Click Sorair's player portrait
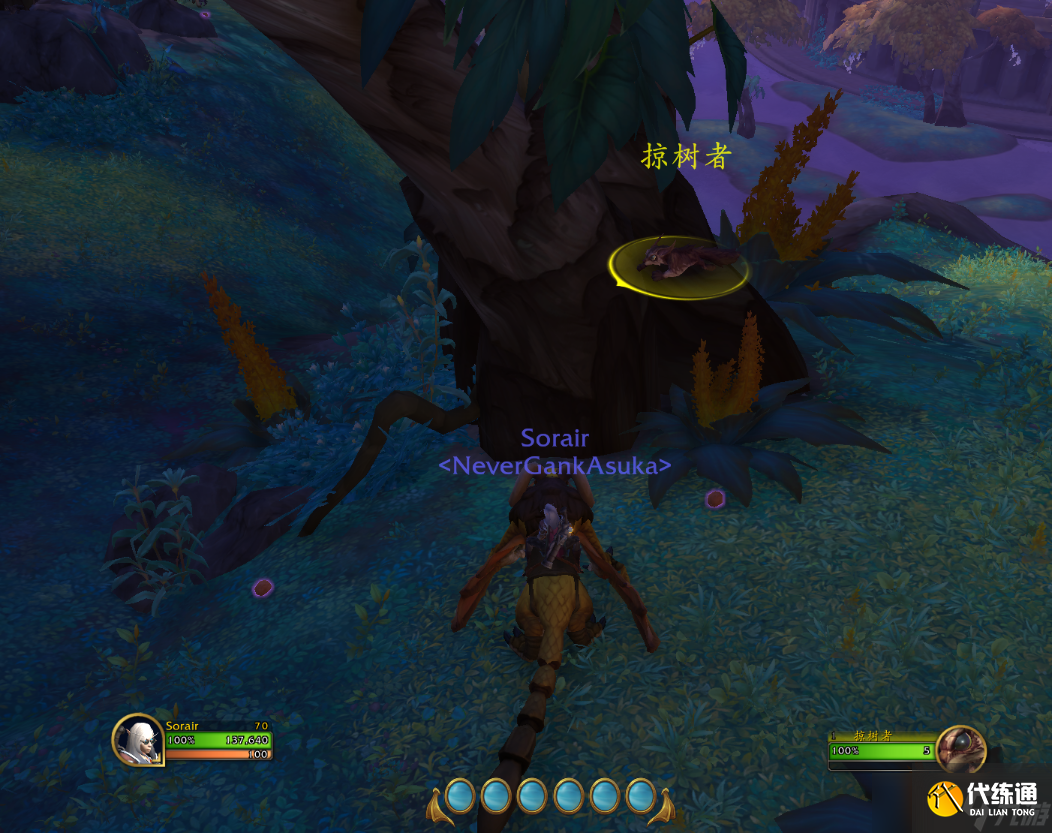This screenshot has width=1052, height=833. pyautogui.click(x=137, y=739)
